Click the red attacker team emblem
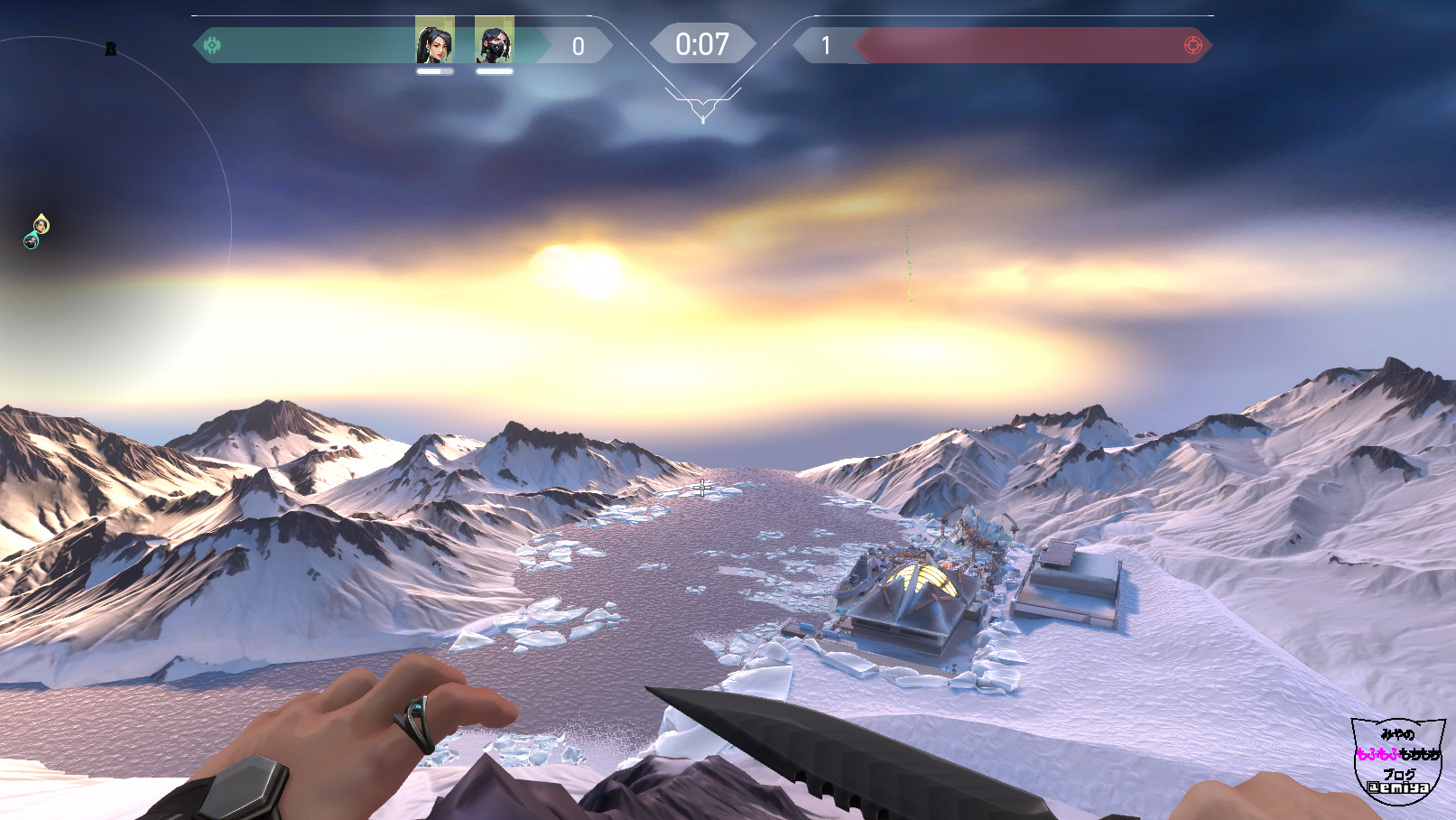Viewport: 1456px width, 820px height. click(x=1192, y=45)
